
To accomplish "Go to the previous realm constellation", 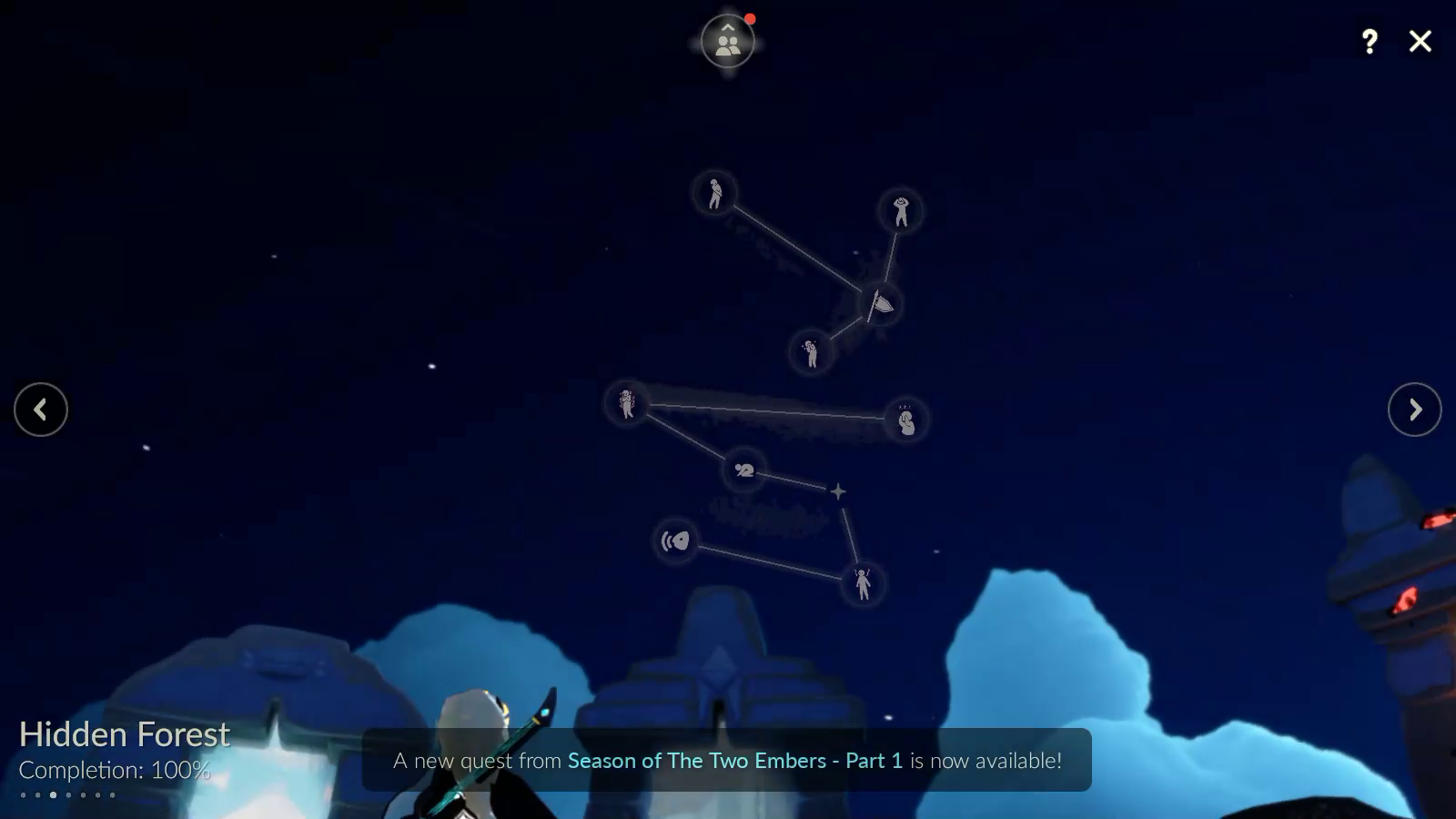I will 41,409.
